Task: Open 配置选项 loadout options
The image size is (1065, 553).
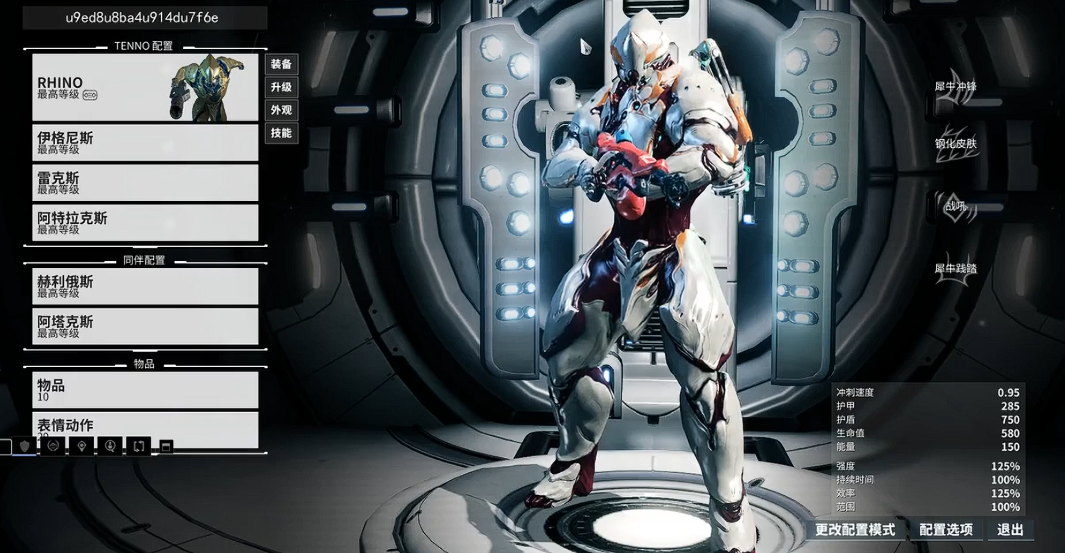Action: point(946,530)
